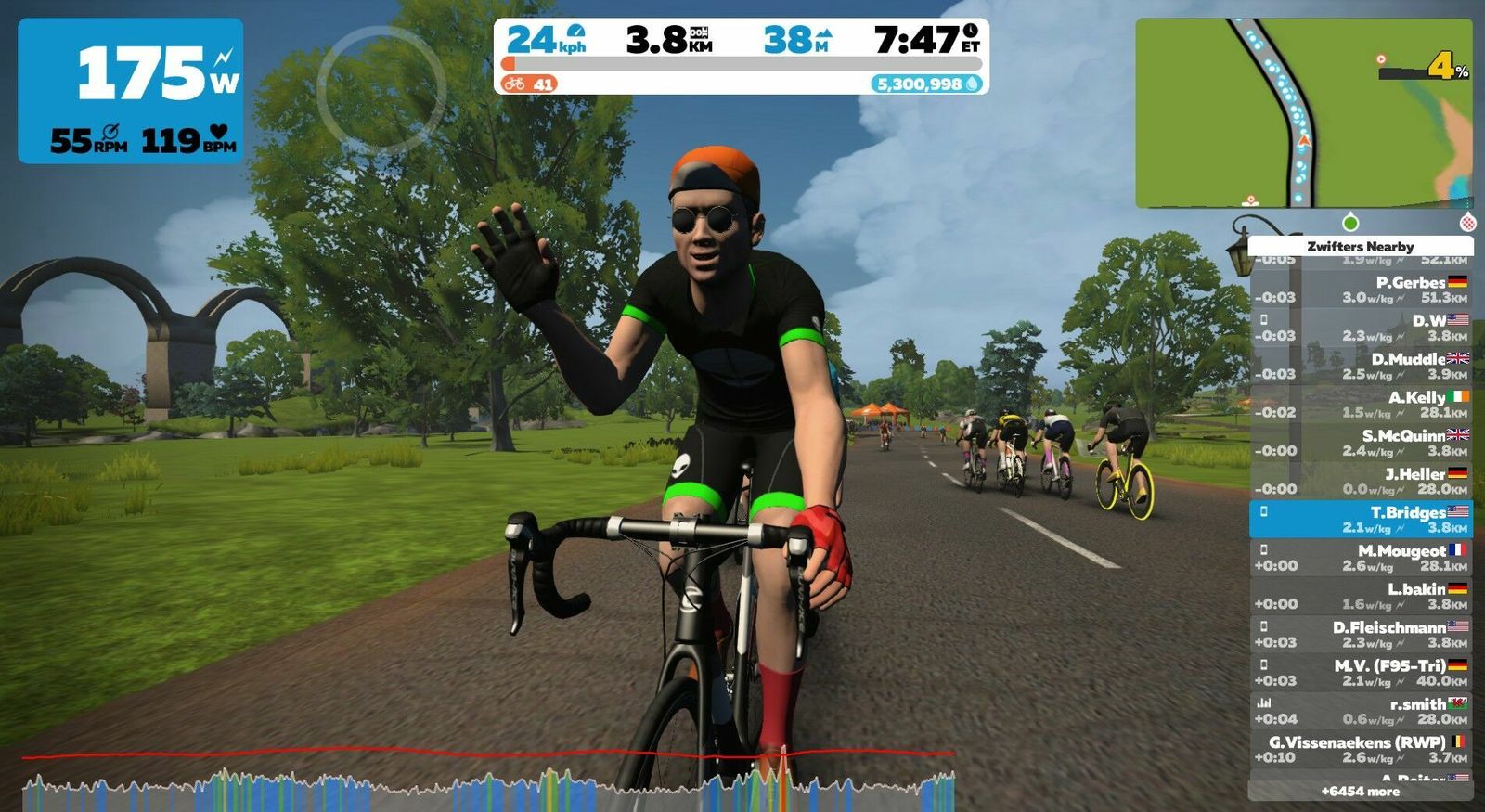Show the +6454 more riders
Image resolution: width=1485 pixels, height=812 pixels.
tap(1361, 792)
